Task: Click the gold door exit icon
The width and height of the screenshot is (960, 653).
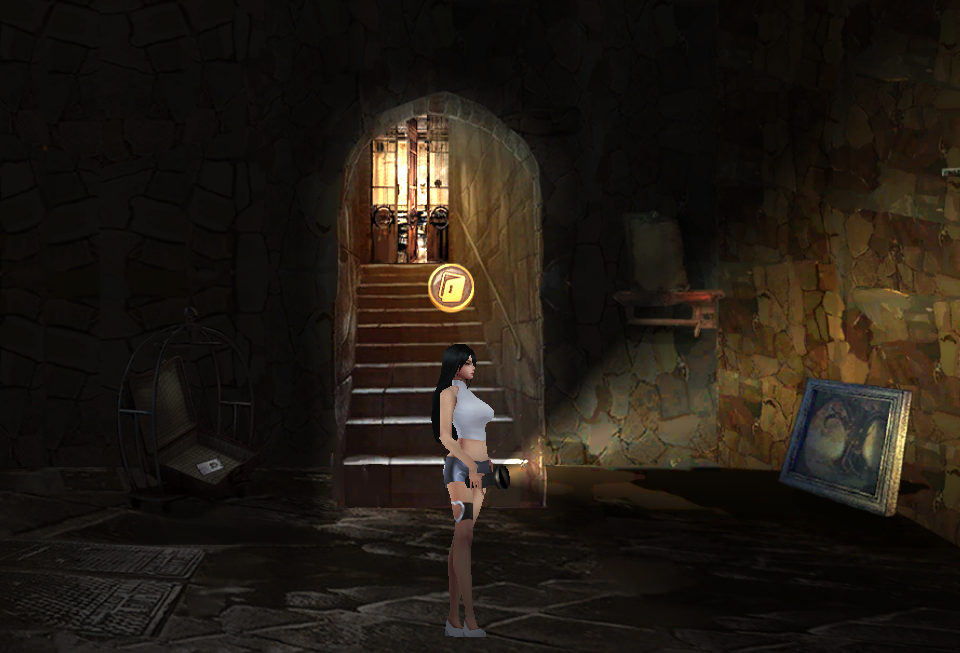Action: click(x=450, y=288)
